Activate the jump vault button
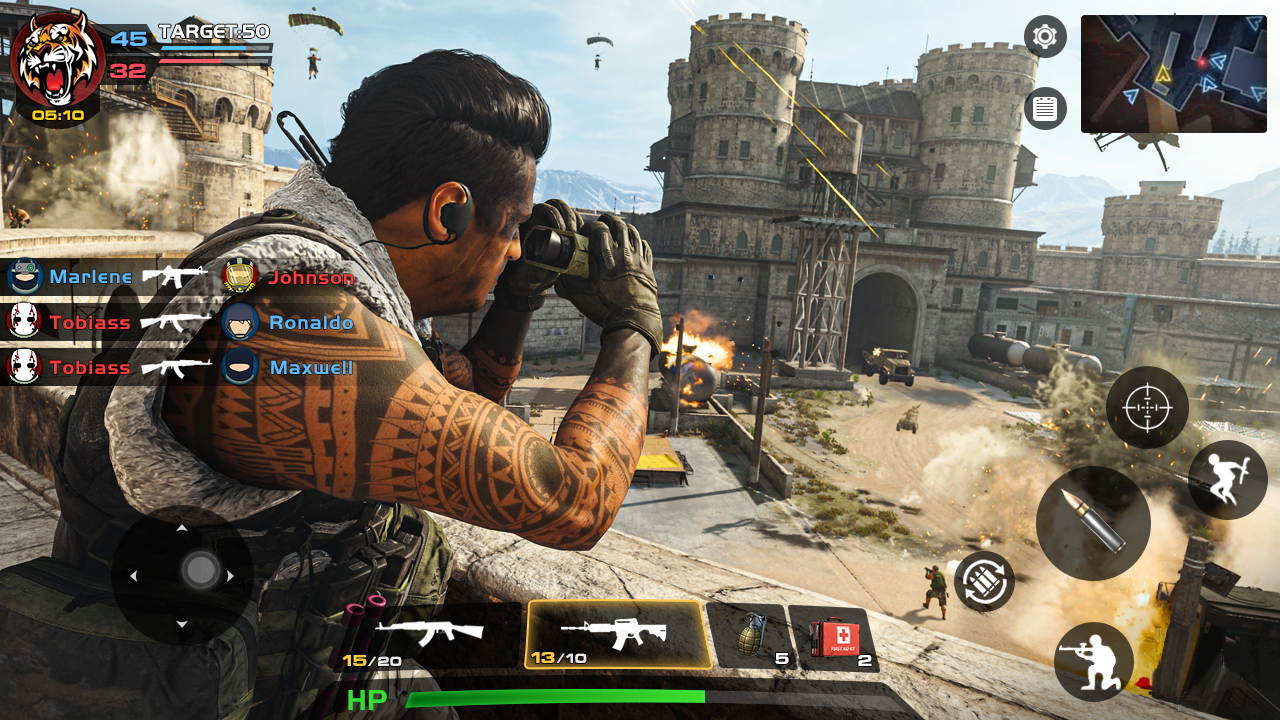 click(1227, 480)
